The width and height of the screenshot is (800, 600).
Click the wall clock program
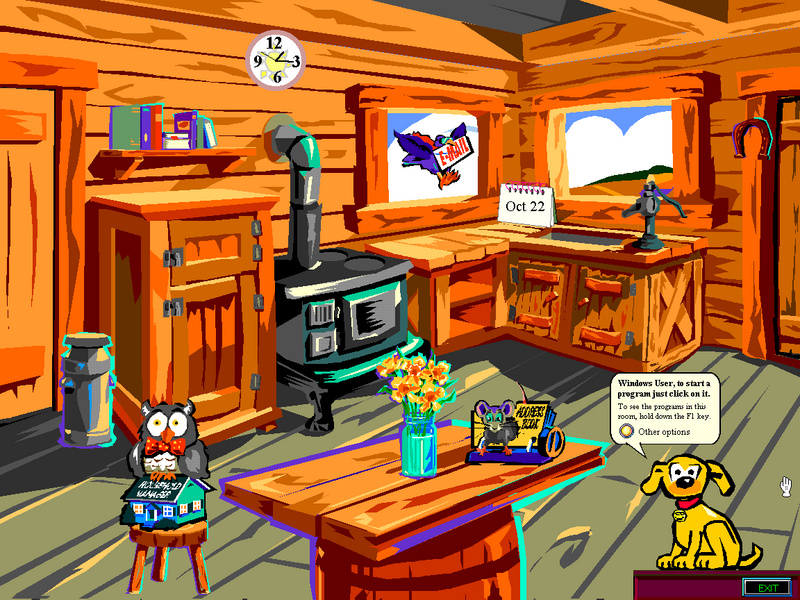pyautogui.click(x=276, y=61)
